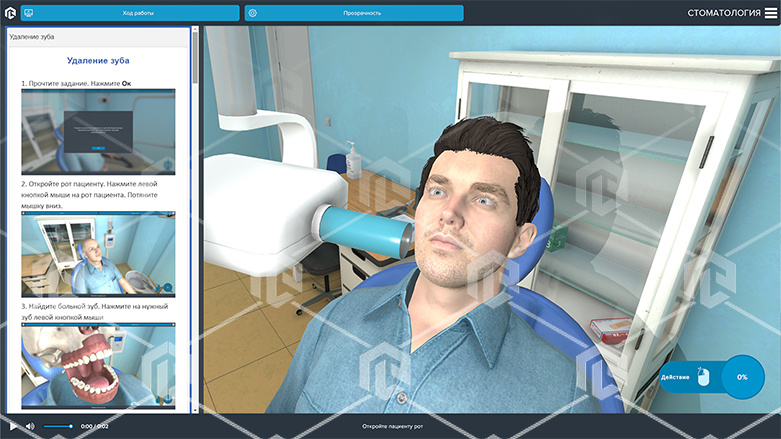Click the volume slider
Screen dimensions: 781x439
(x=58, y=427)
